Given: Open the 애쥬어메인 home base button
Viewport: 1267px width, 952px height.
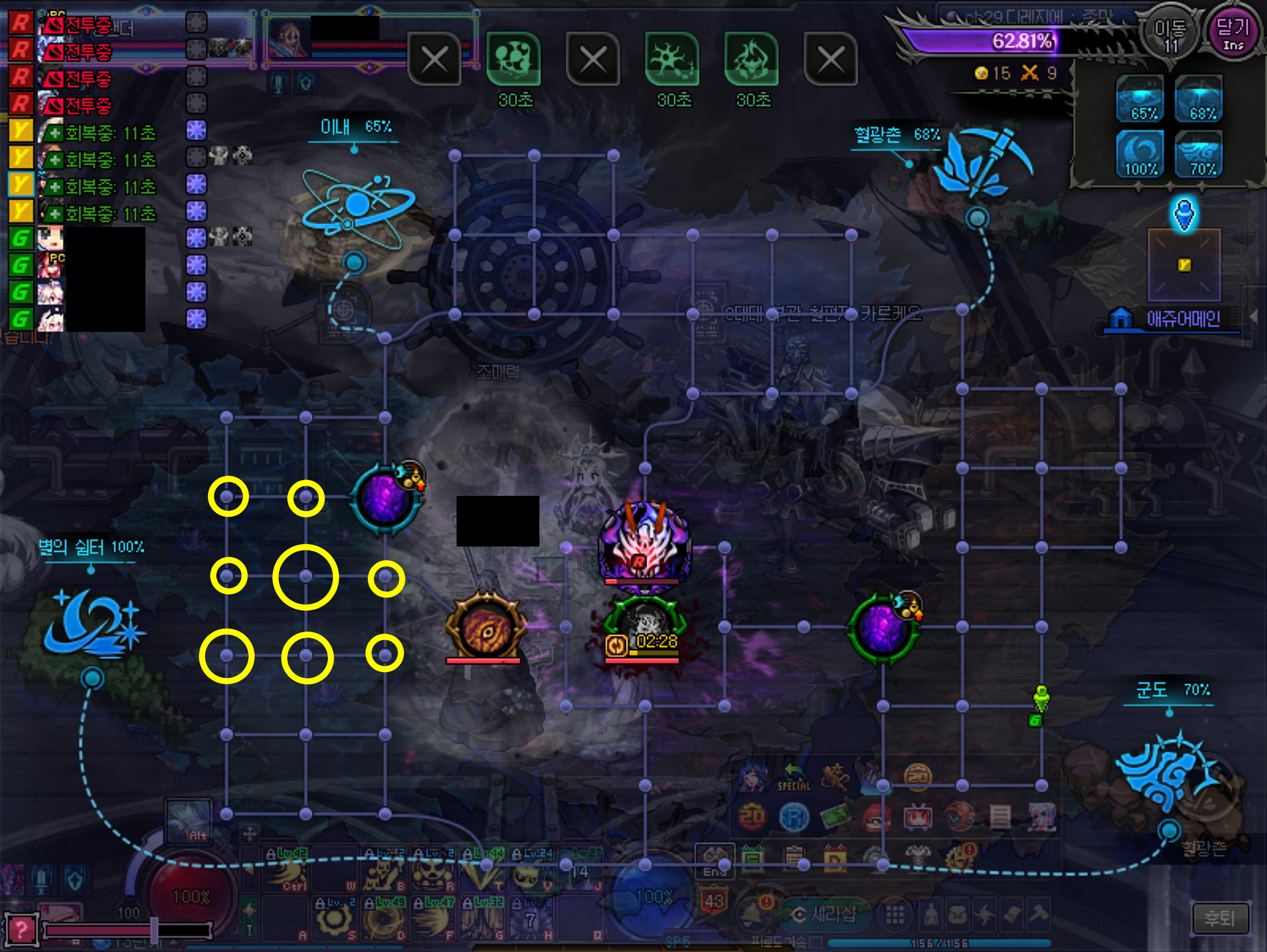Looking at the screenshot, I should (1171, 319).
